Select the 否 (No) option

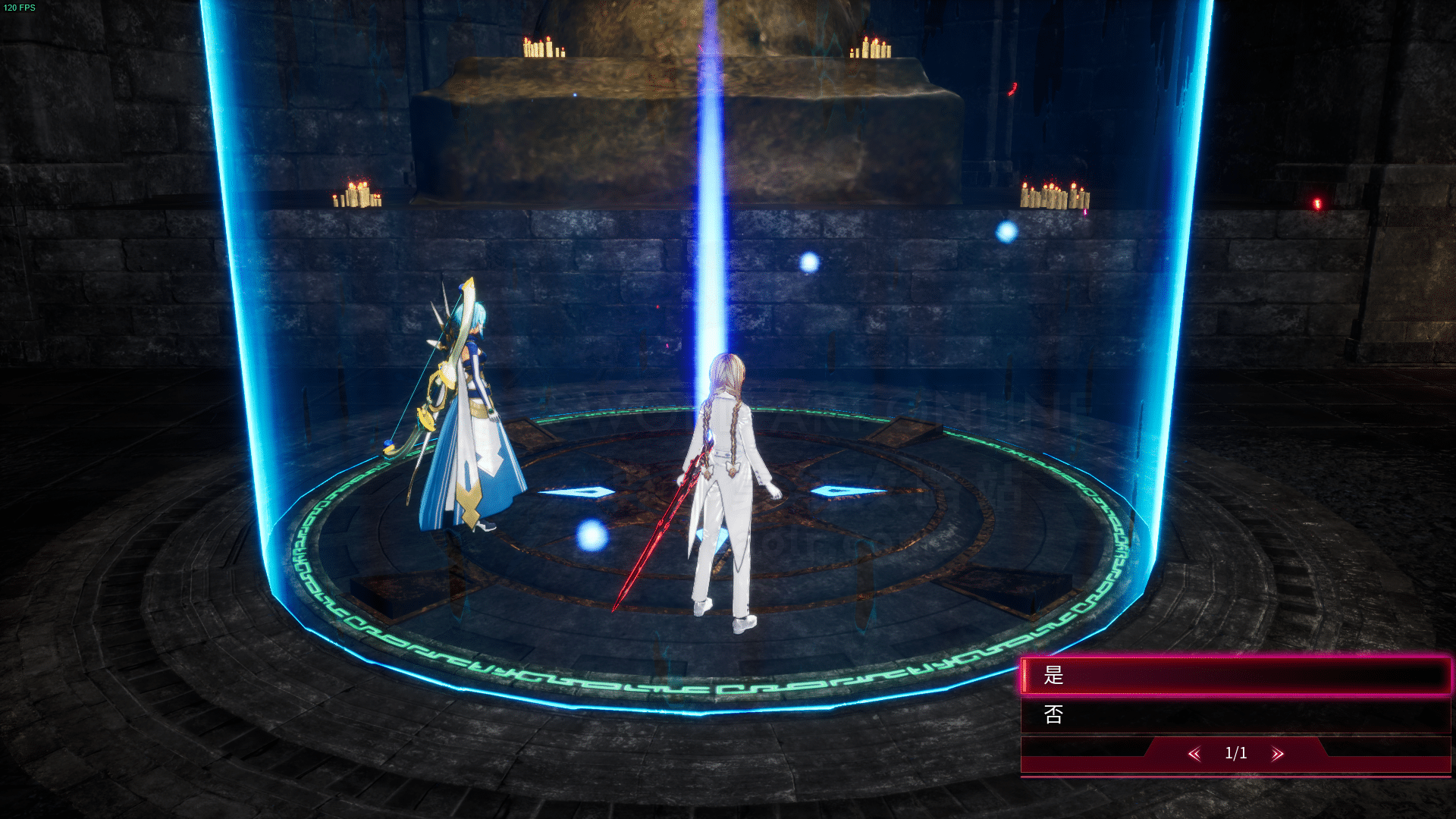click(x=1235, y=714)
